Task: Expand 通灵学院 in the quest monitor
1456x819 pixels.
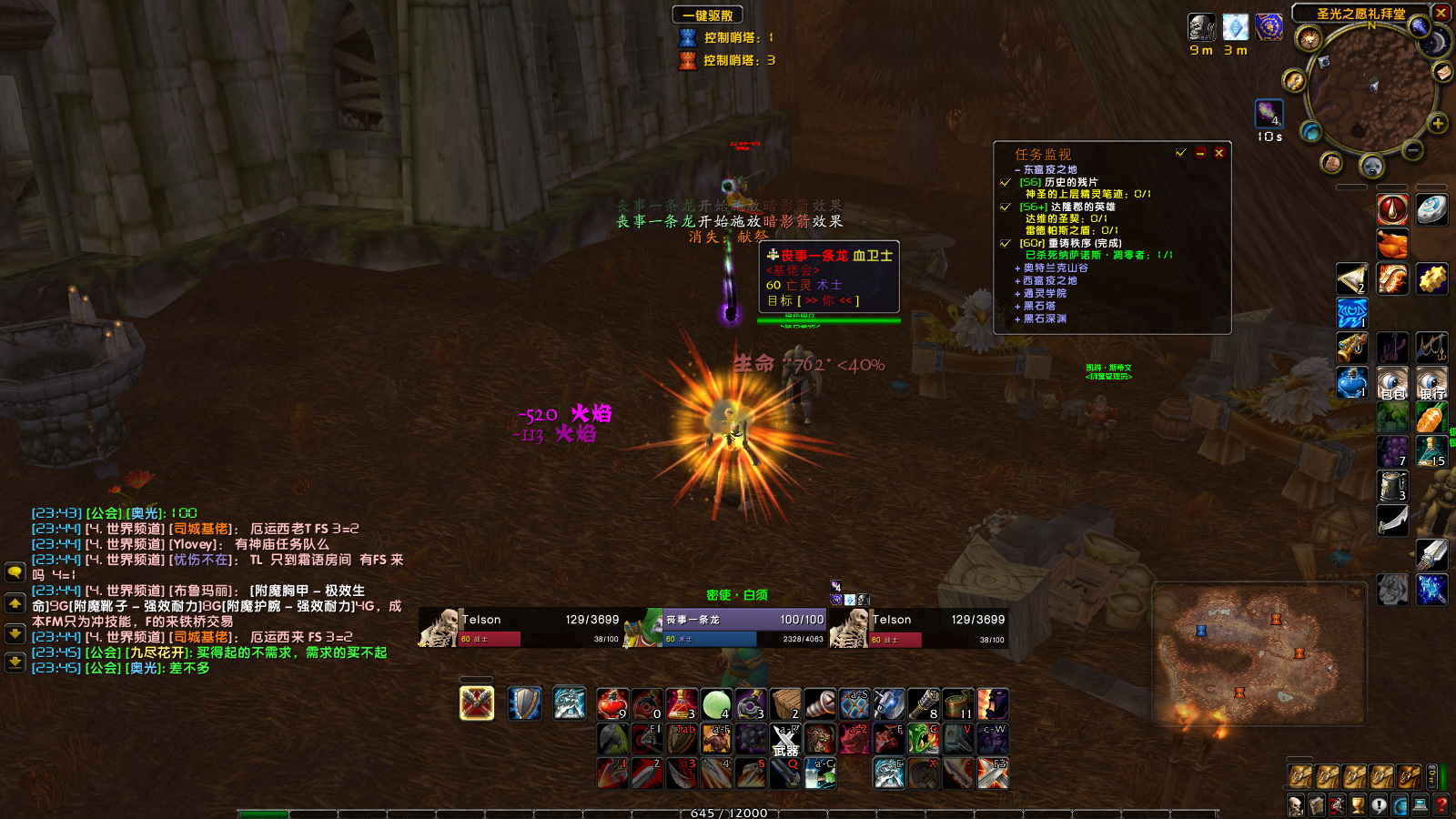Action: click(x=1017, y=293)
